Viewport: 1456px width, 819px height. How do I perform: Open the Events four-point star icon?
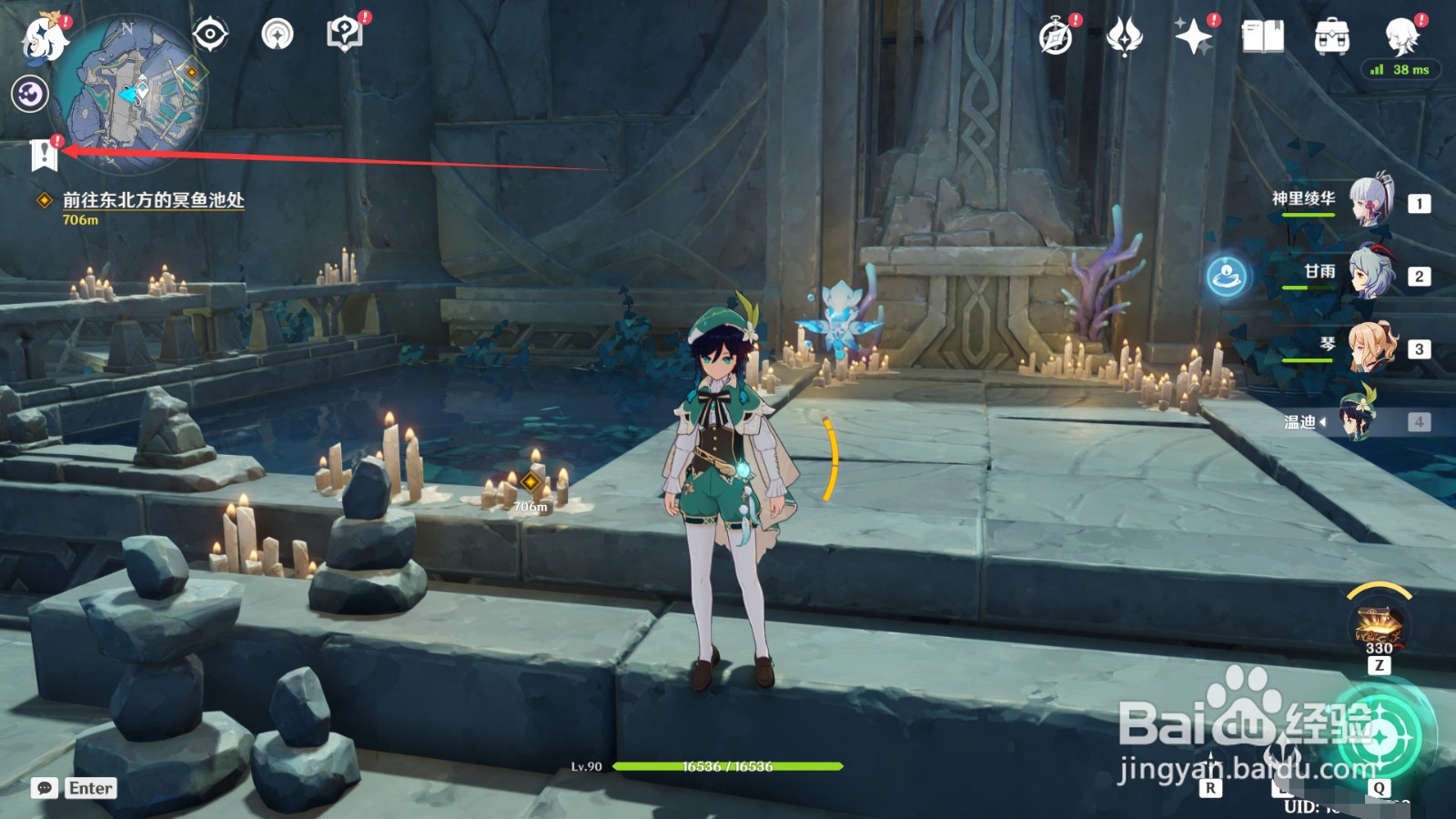tap(1193, 37)
